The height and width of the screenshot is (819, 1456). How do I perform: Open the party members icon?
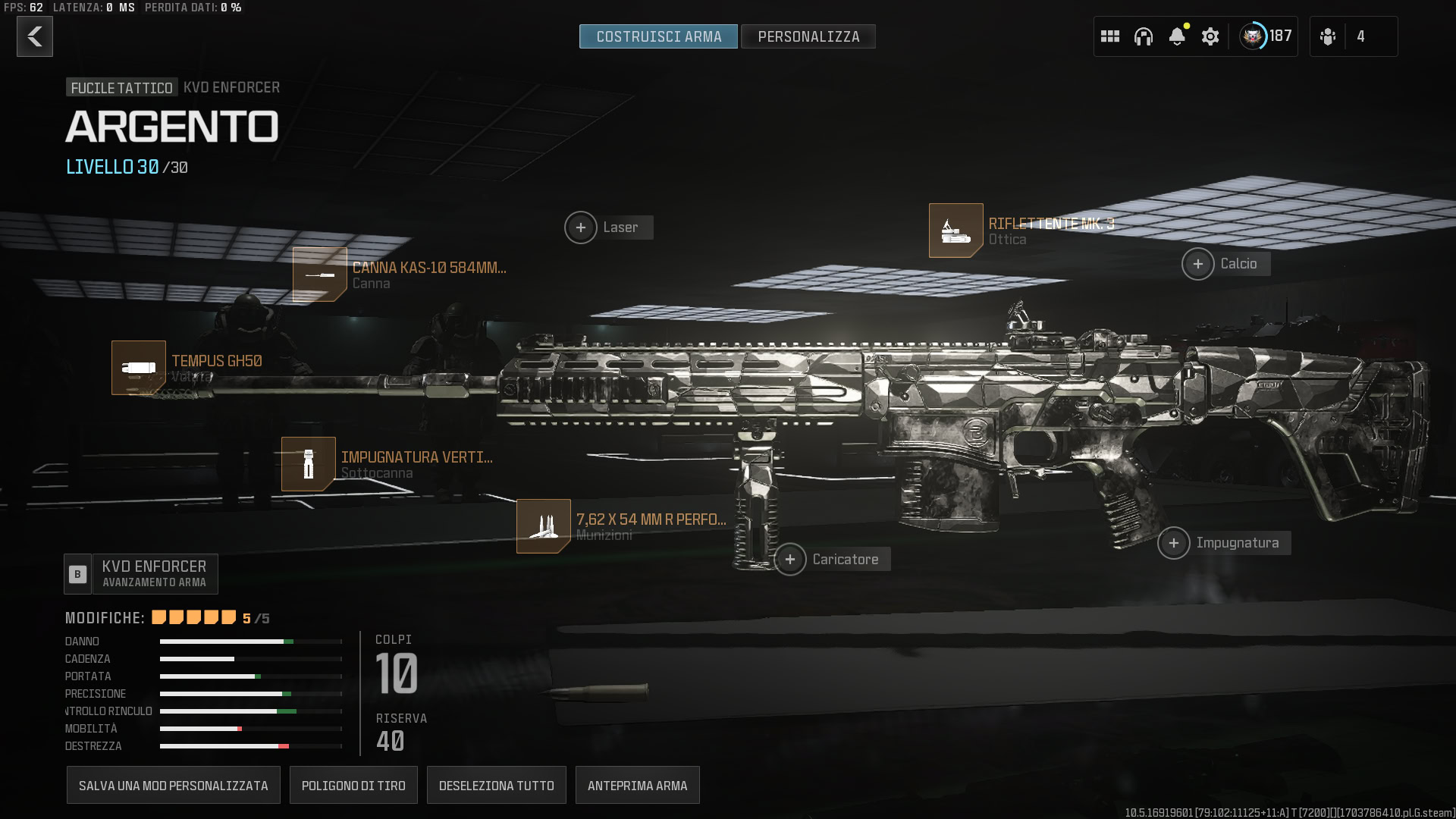pos(1328,36)
